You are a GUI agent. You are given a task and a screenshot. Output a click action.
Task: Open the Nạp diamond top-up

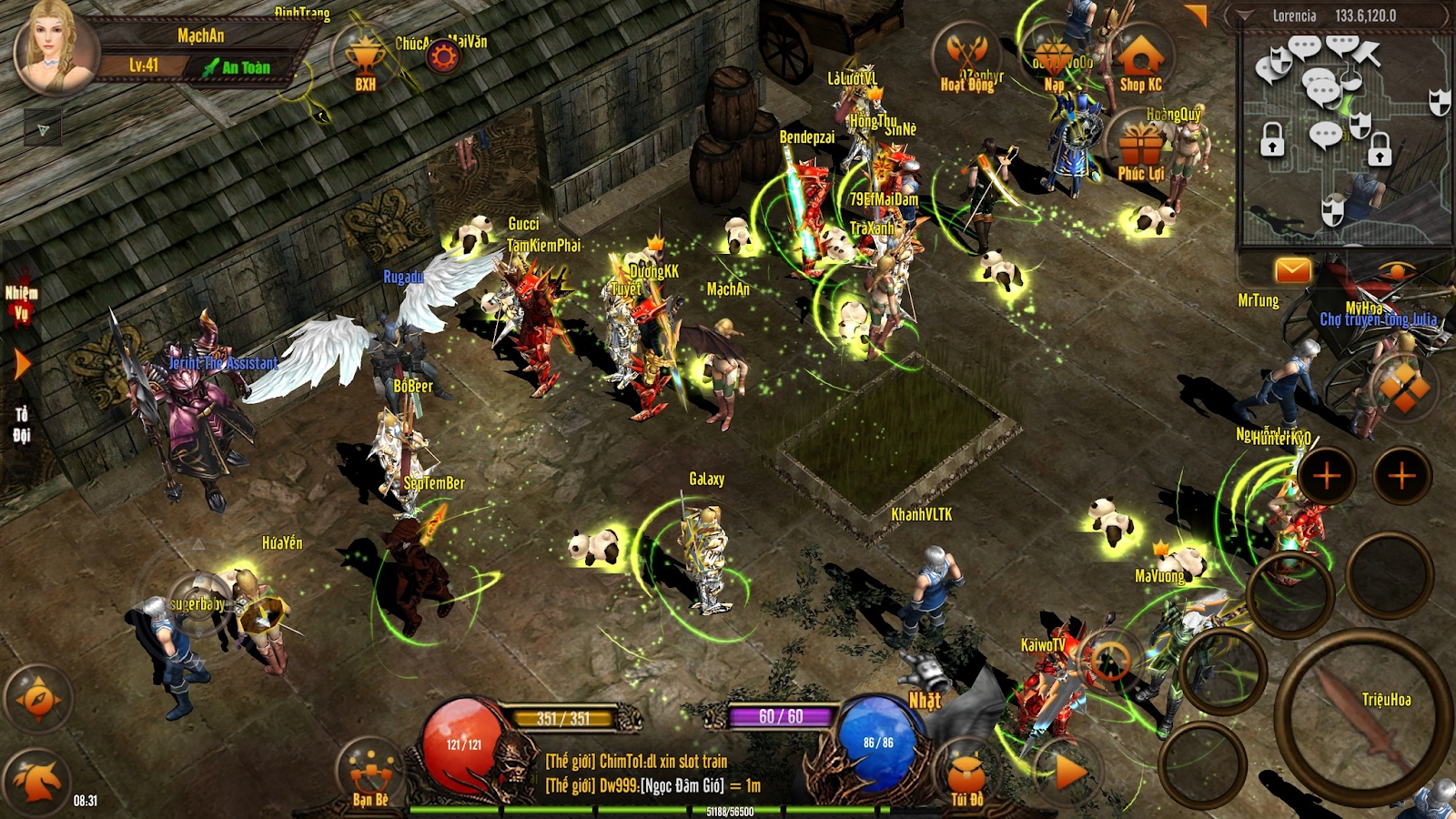(1054, 64)
